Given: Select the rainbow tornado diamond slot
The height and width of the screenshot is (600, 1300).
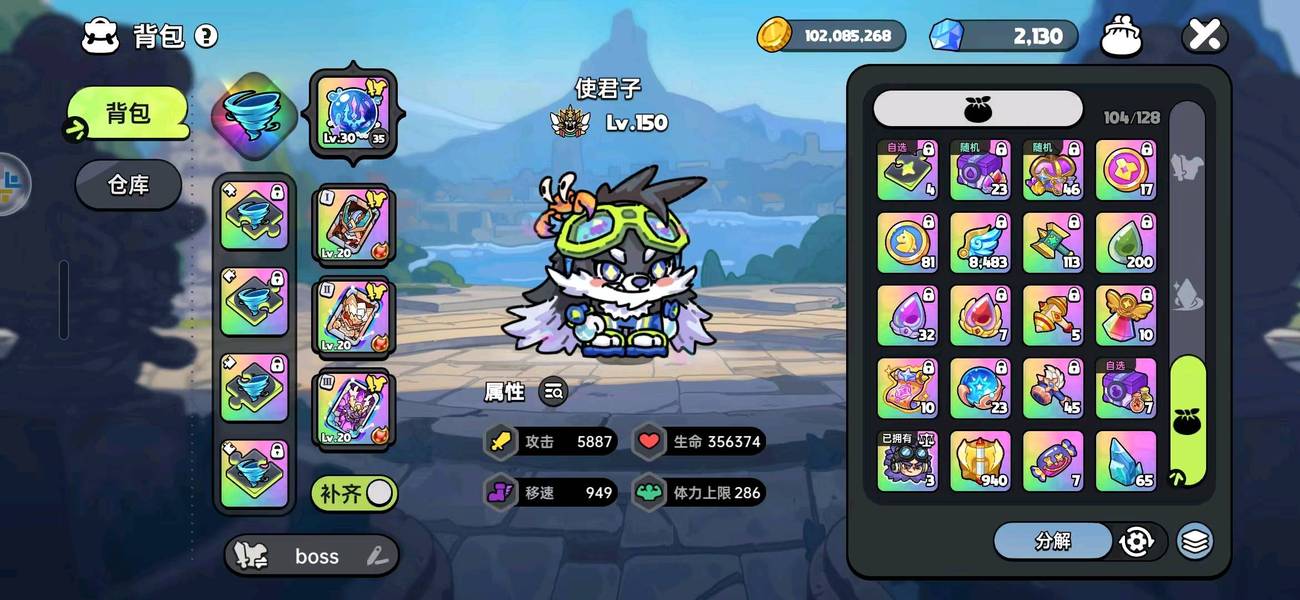Looking at the screenshot, I should pos(254,113).
